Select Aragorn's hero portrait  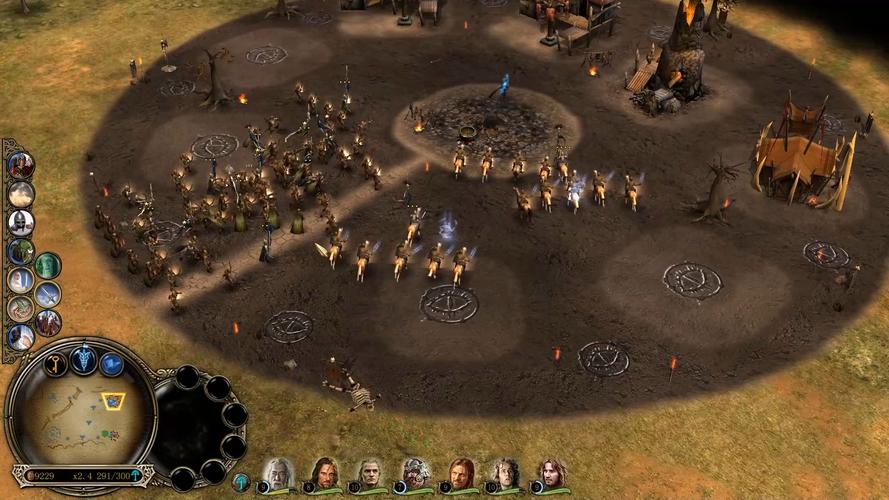coord(324,472)
